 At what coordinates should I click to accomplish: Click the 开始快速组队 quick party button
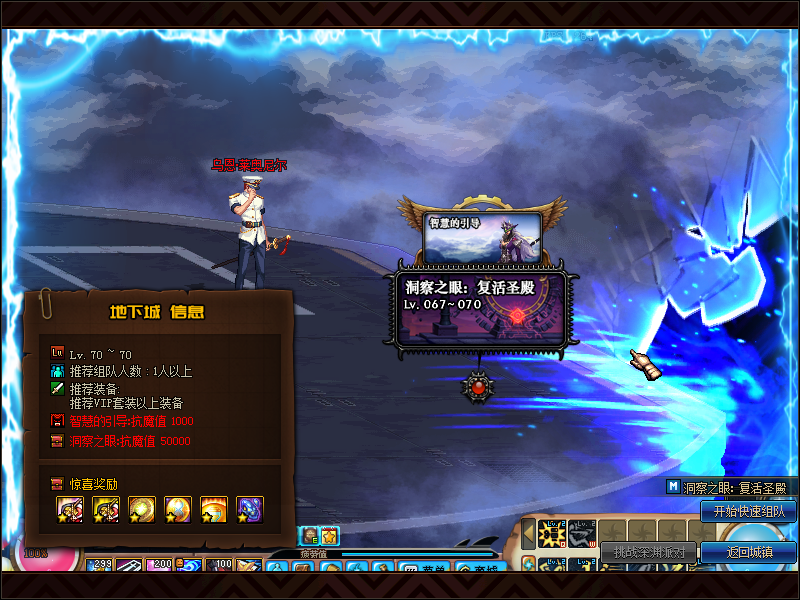748,511
